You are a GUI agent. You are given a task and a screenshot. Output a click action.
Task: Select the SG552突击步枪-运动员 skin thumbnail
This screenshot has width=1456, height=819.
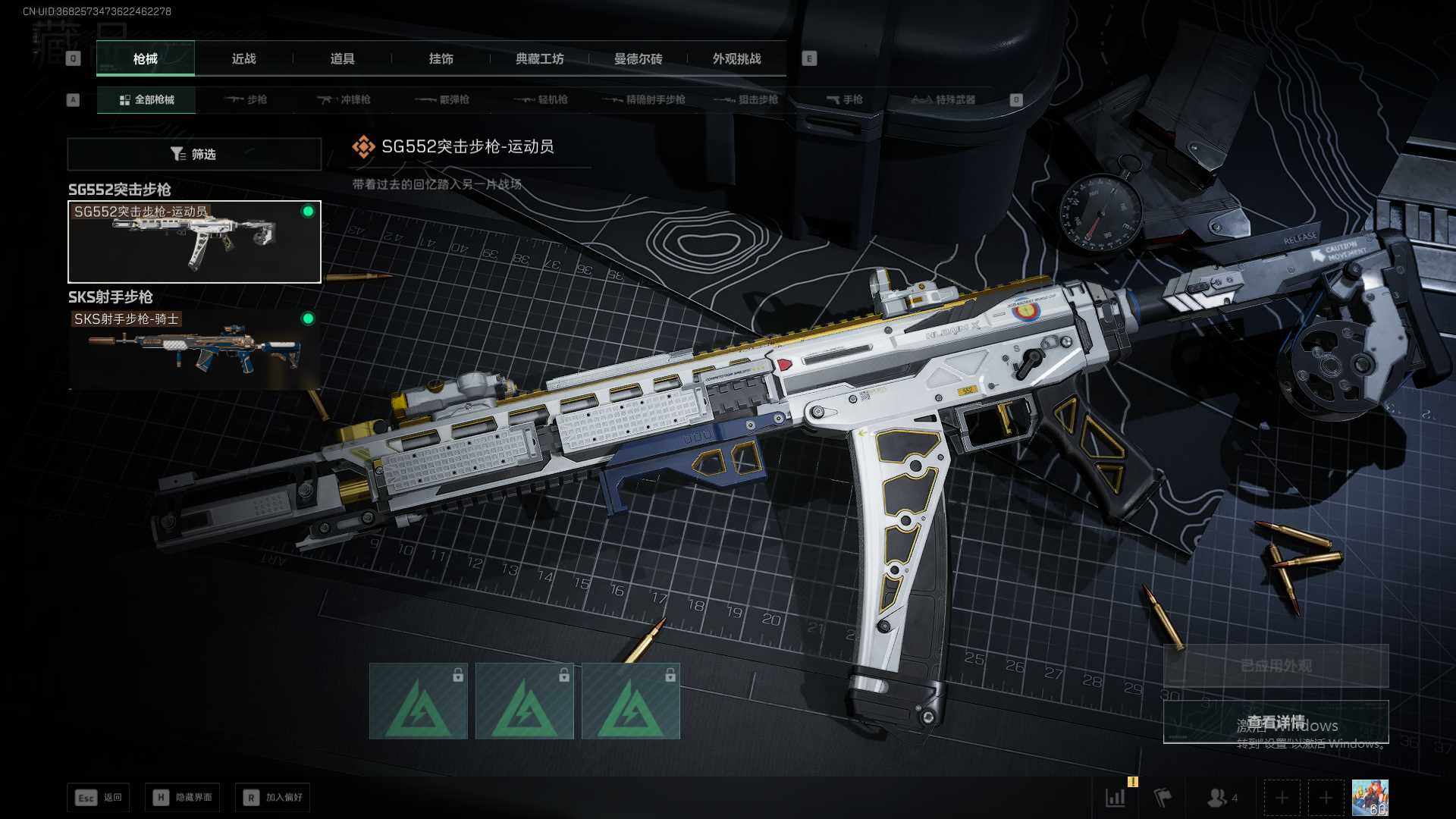pos(194,242)
